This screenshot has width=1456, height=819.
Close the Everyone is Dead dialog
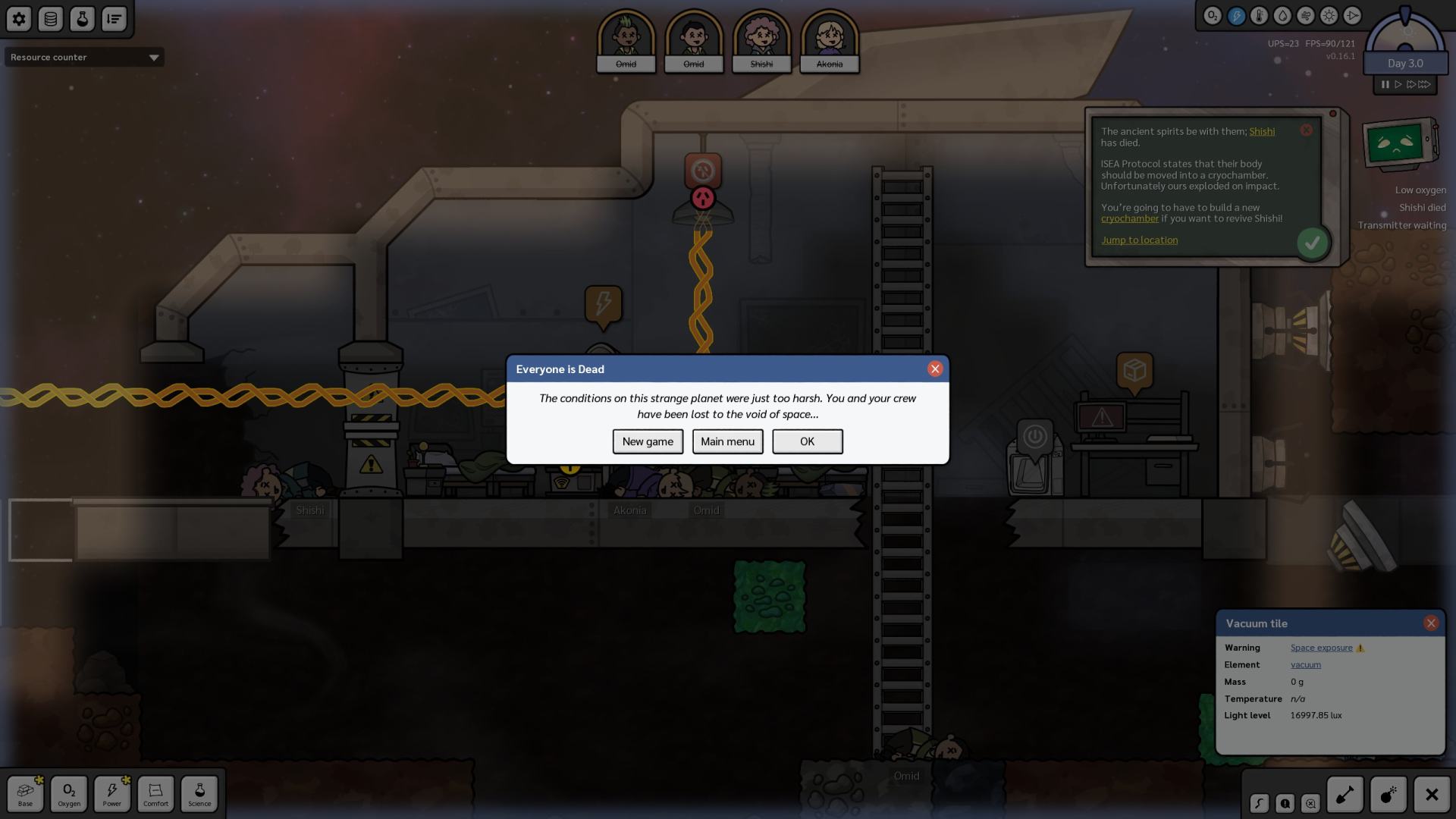pyautogui.click(x=935, y=369)
